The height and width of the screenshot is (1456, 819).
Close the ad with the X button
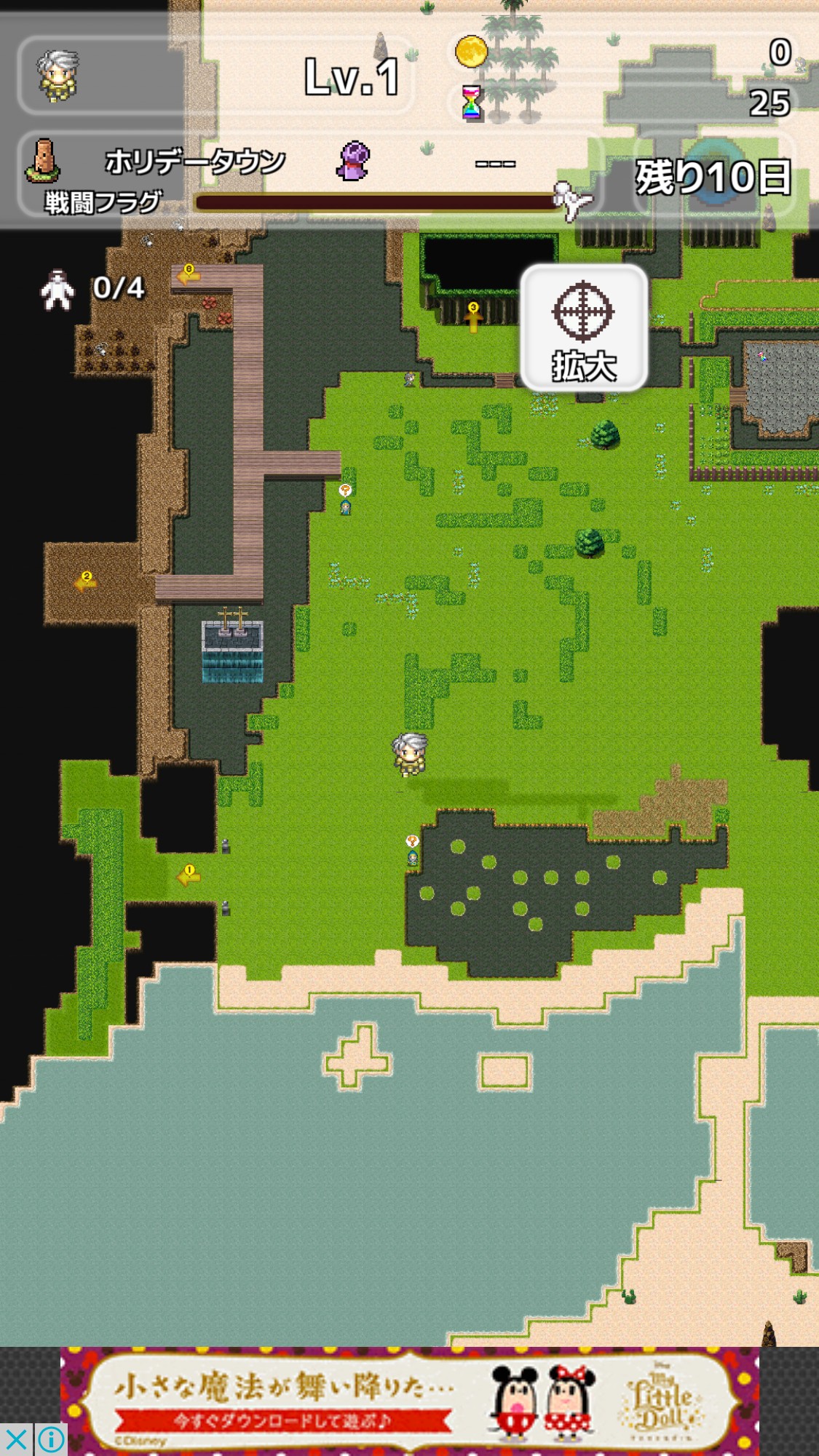[16, 1439]
